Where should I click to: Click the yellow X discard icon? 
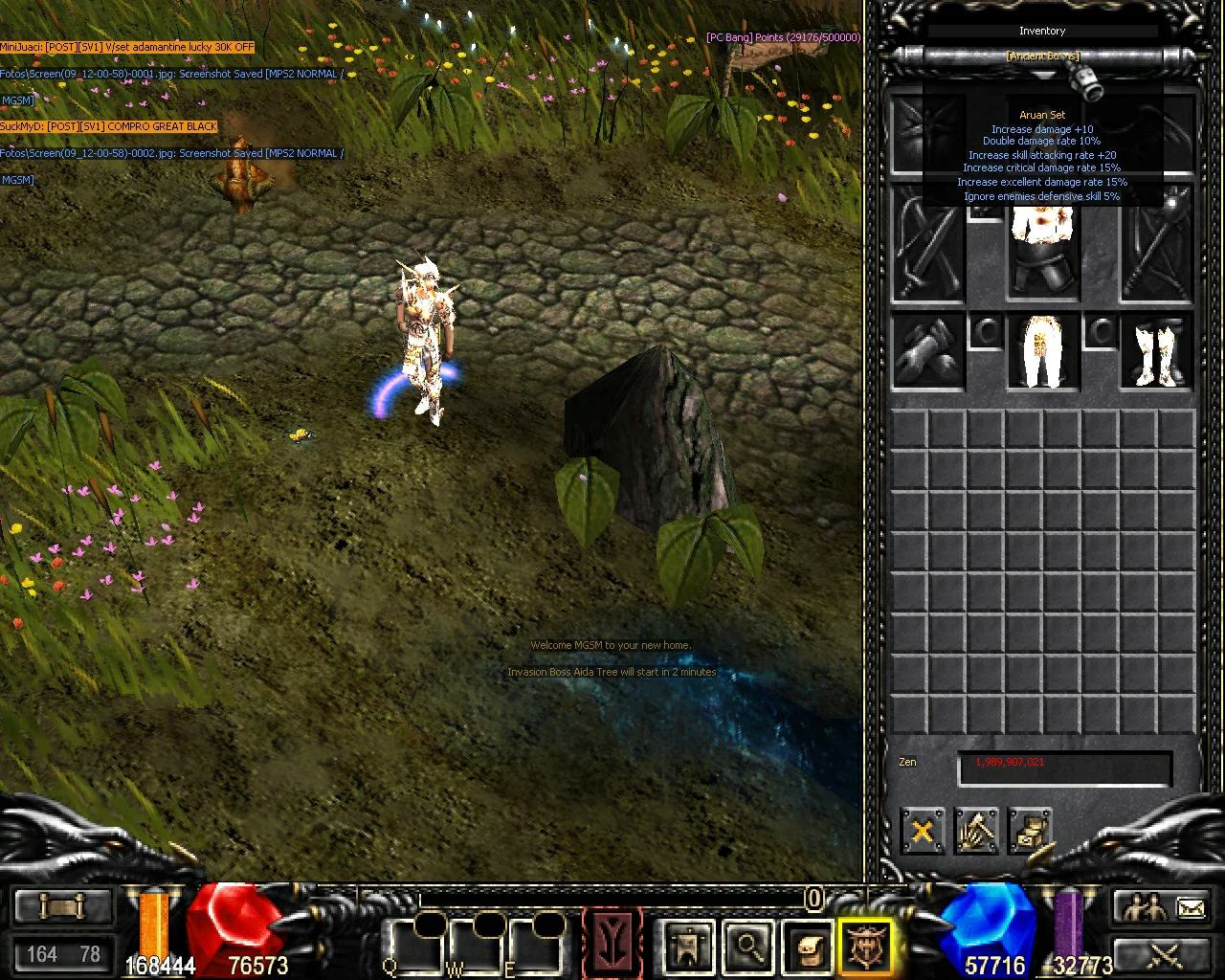[x=922, y=832]
